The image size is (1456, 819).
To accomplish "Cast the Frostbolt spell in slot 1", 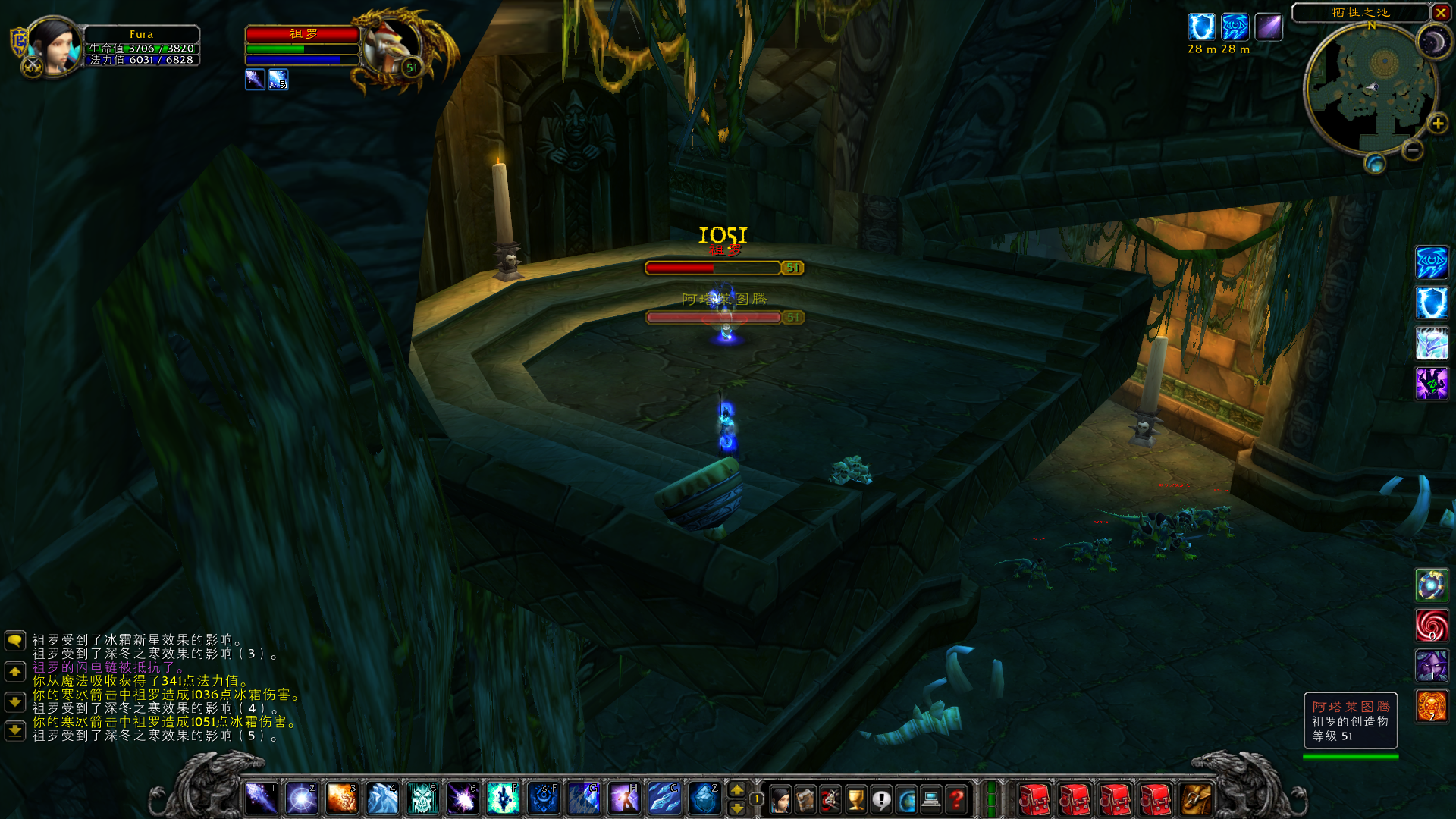I will [x=261, y=799].
